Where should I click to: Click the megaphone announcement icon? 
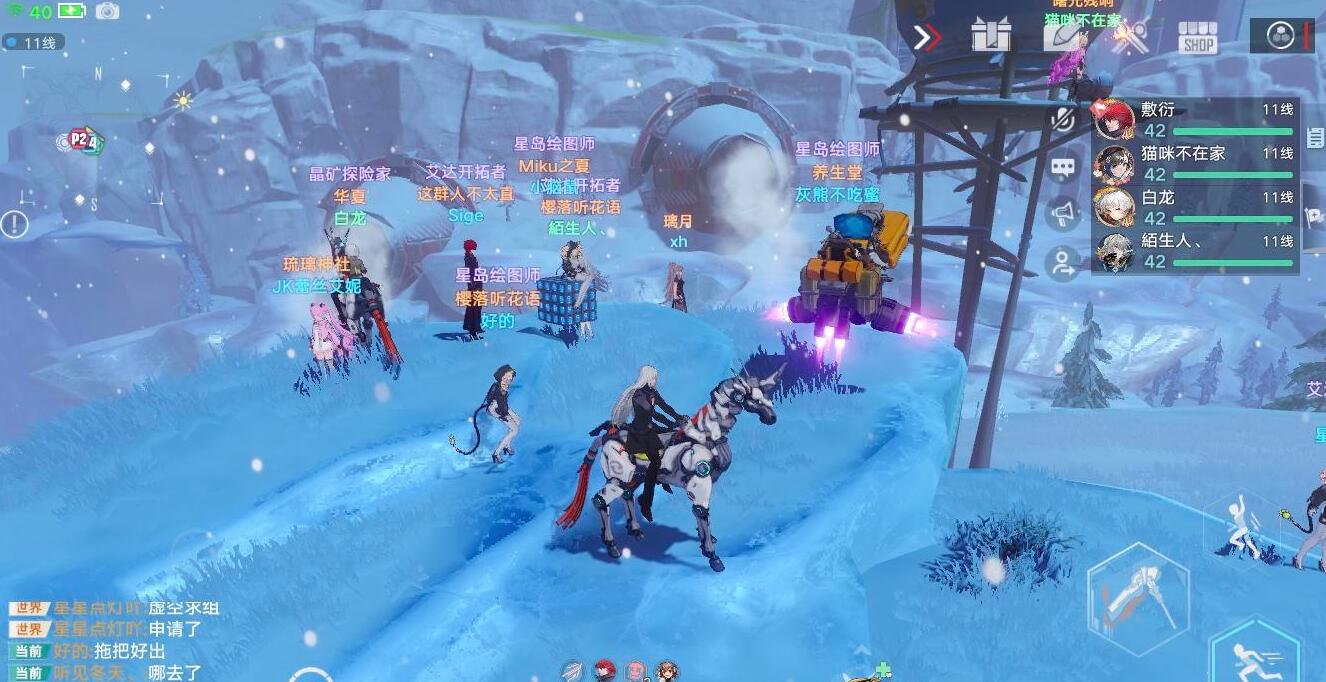click(x=1063, y=214)
